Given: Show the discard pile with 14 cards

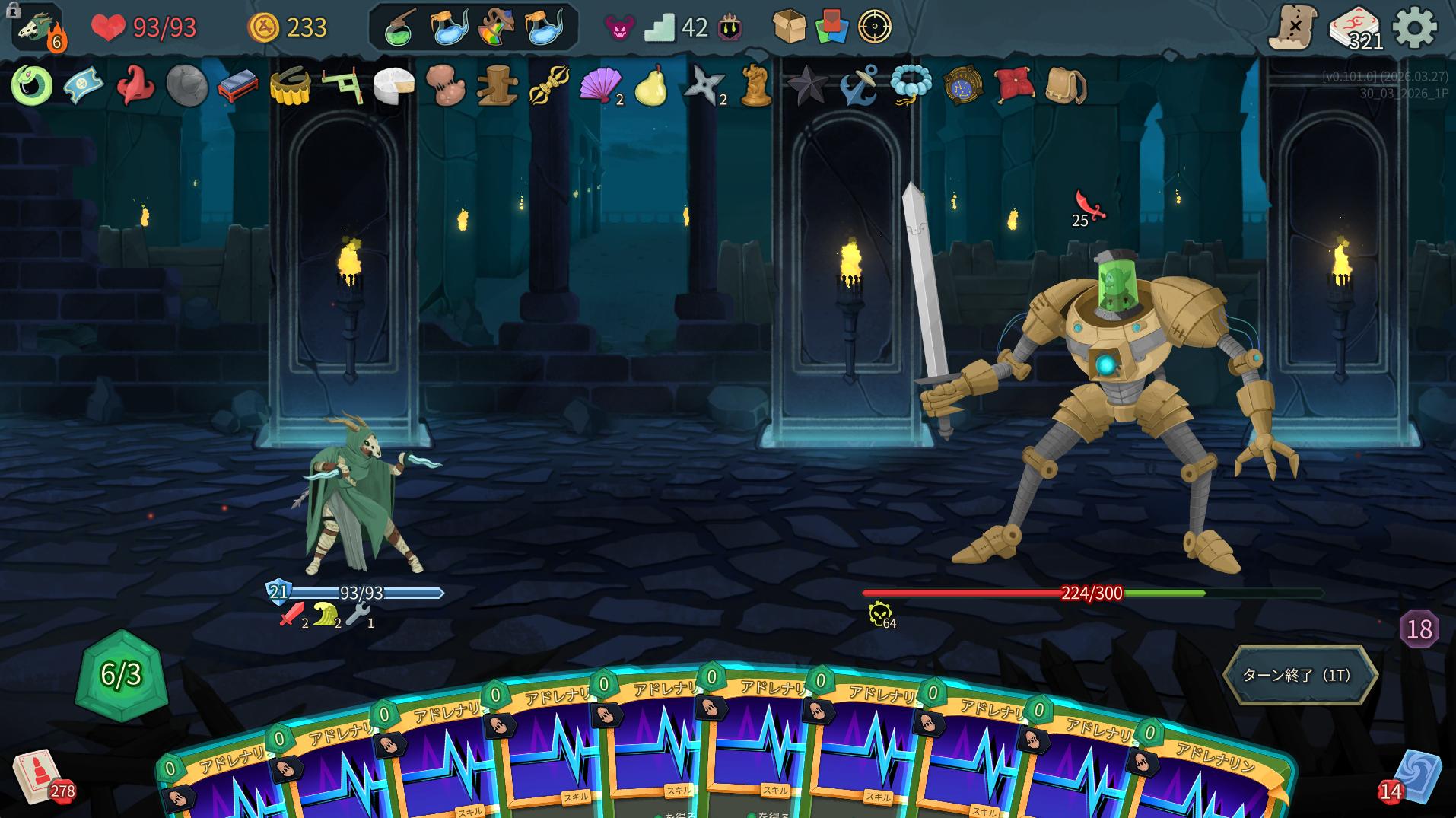Looking at the screenshot, I should point(1416,778).
